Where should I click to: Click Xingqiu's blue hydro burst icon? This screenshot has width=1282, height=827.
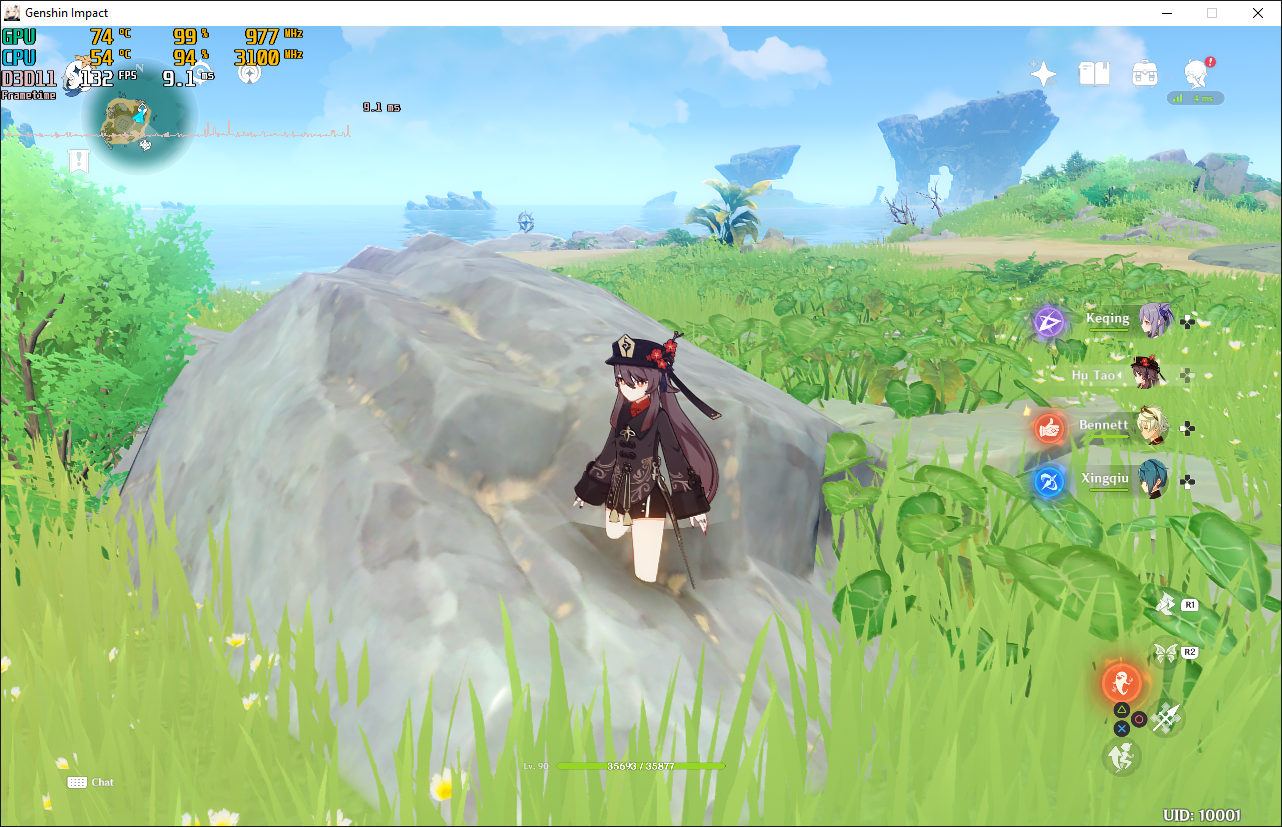tap(1047, 479)
